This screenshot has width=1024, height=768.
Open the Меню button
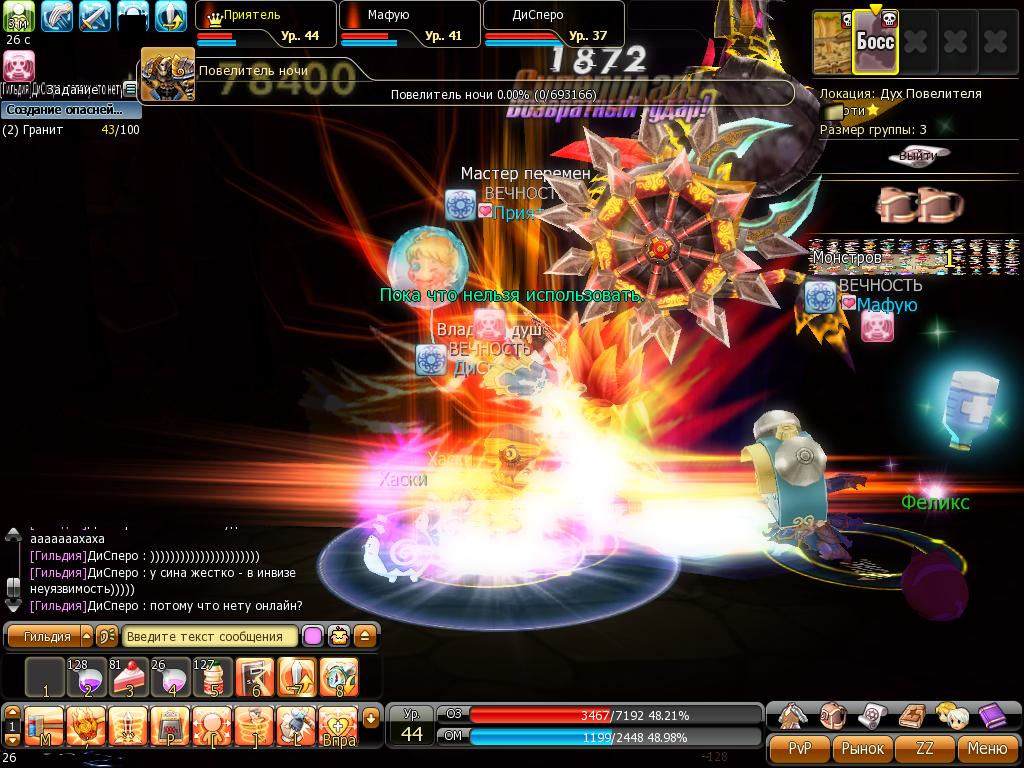[x=987, y=748]
